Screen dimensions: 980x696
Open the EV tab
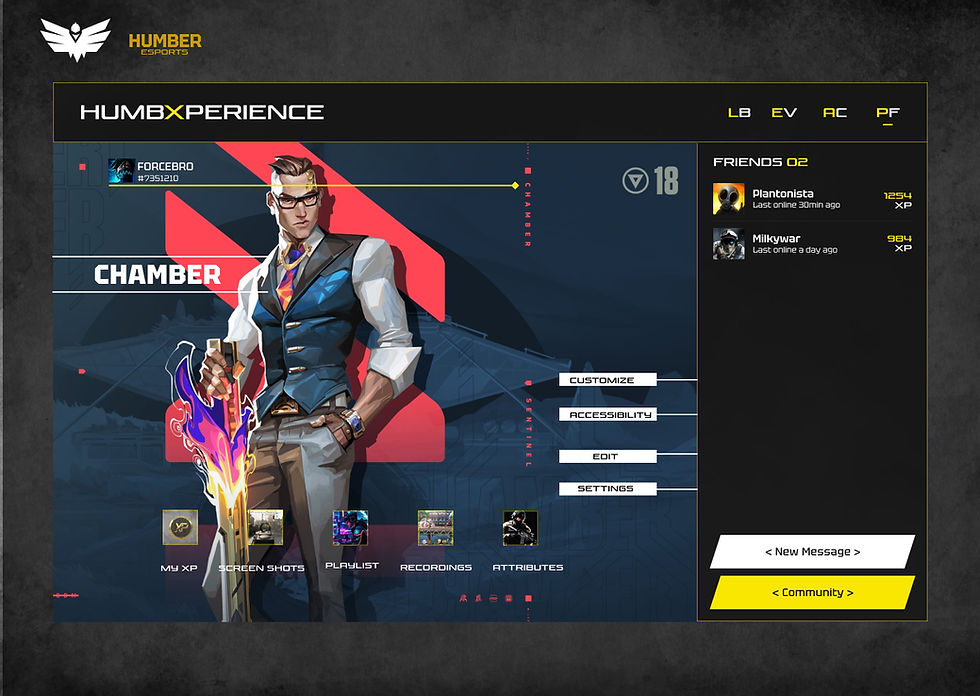tap(784, 113)
